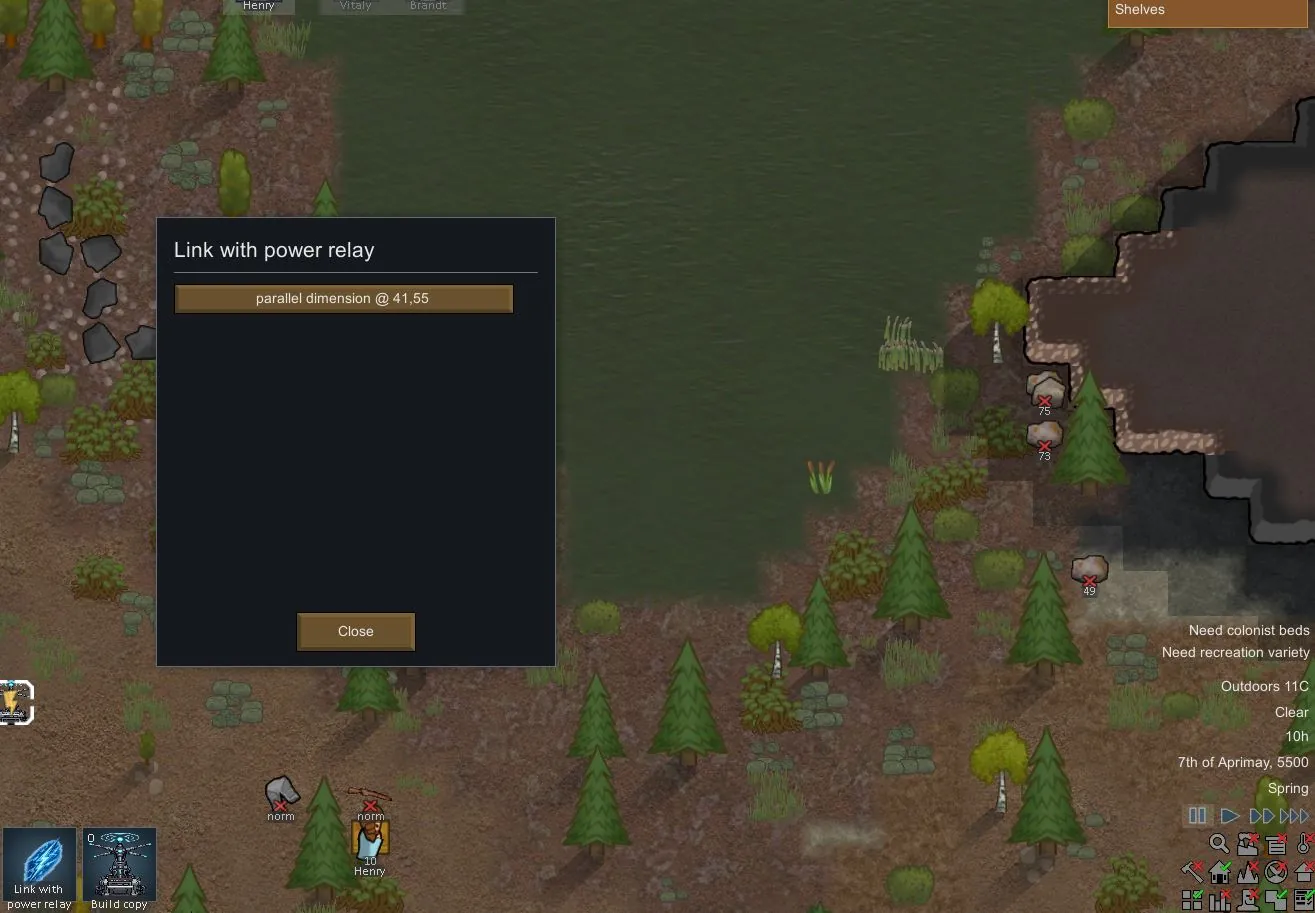This screenshot has width=1315, height=913.
Task: Close the Link with power relay dialog
Action: [x=355, y=631]
